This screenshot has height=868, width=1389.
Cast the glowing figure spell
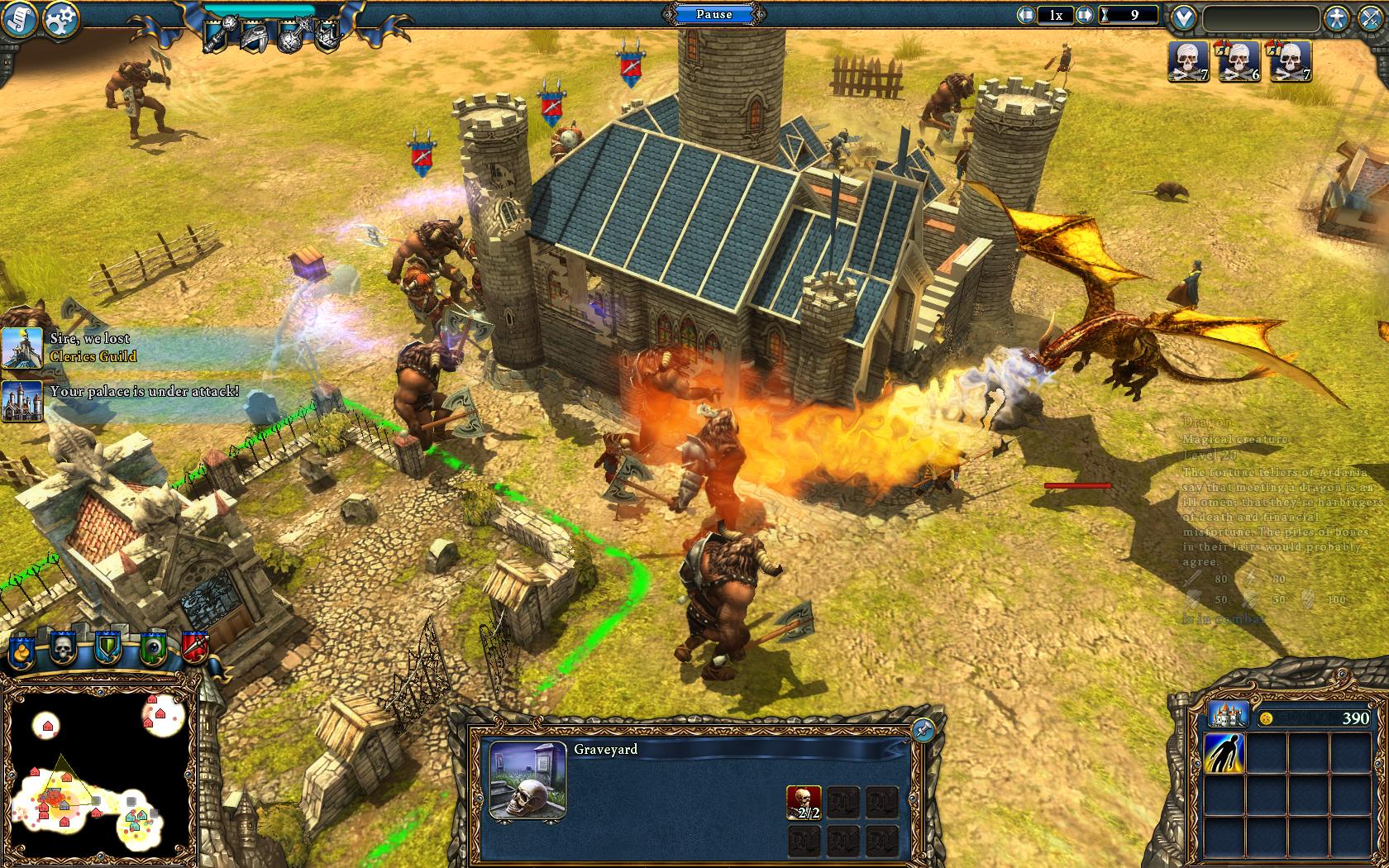click(x=1224, y=754)
